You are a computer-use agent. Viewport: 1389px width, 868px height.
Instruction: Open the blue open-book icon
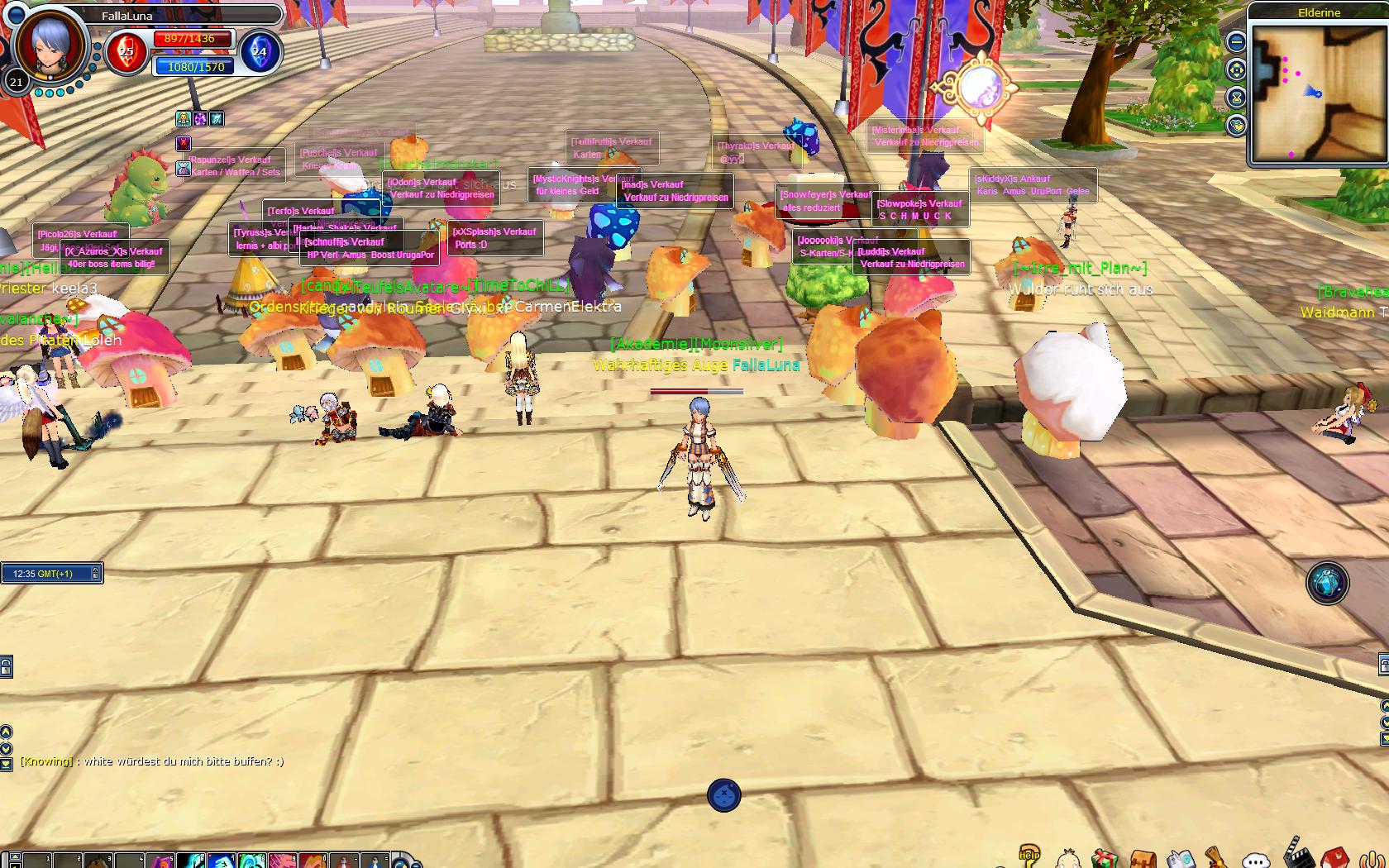1180,859
